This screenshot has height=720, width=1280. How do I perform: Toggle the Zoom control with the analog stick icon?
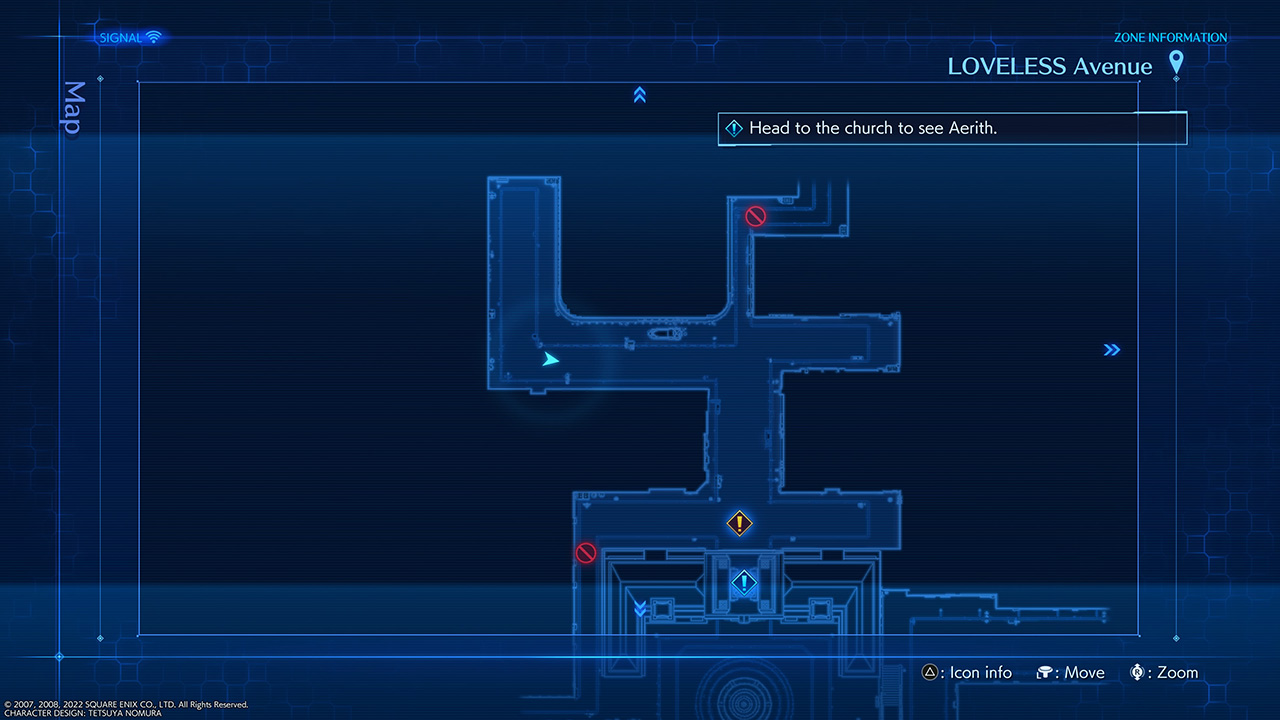tap(1138, 672)
